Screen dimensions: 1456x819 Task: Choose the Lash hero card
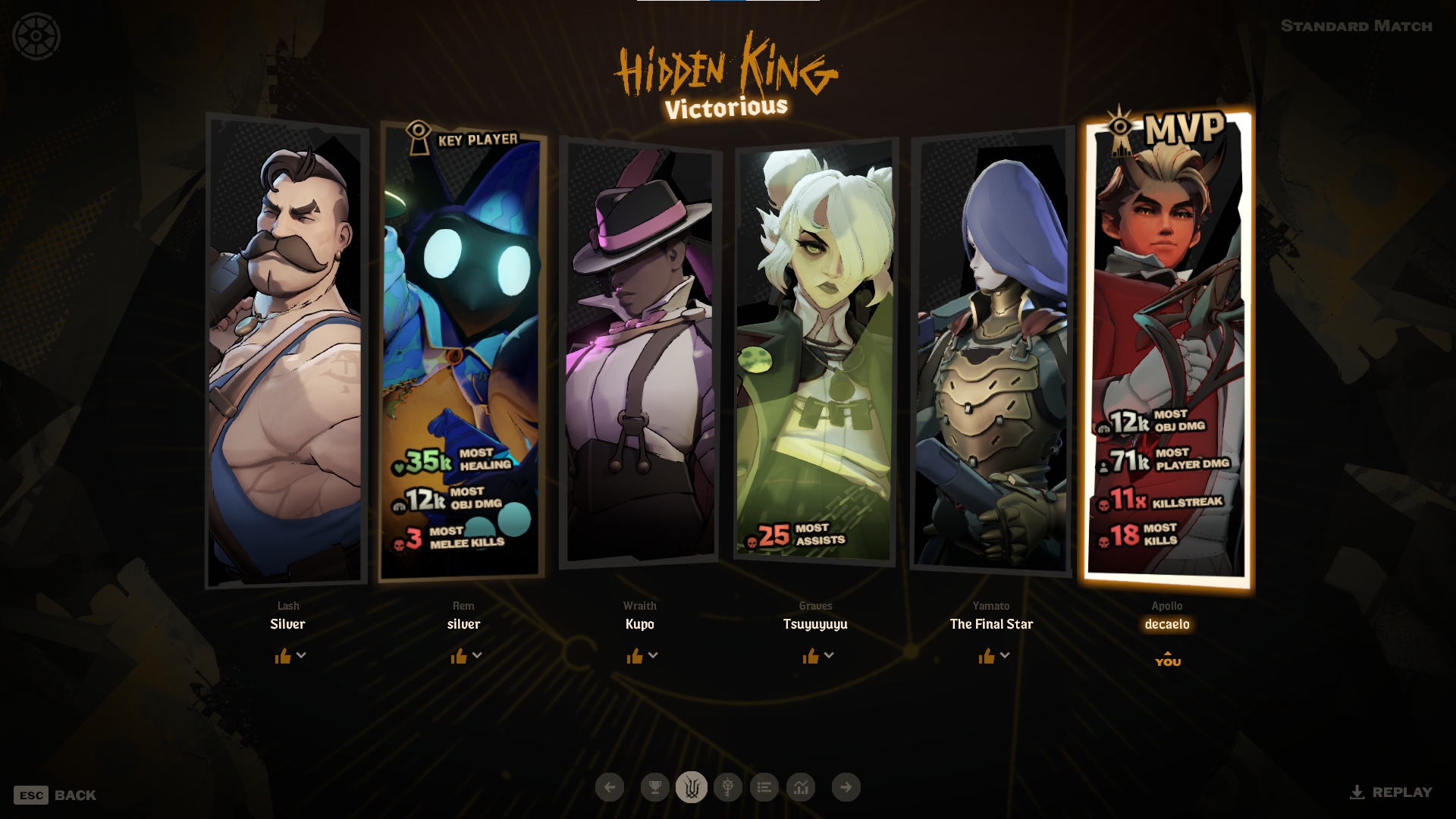pos(286,349)
